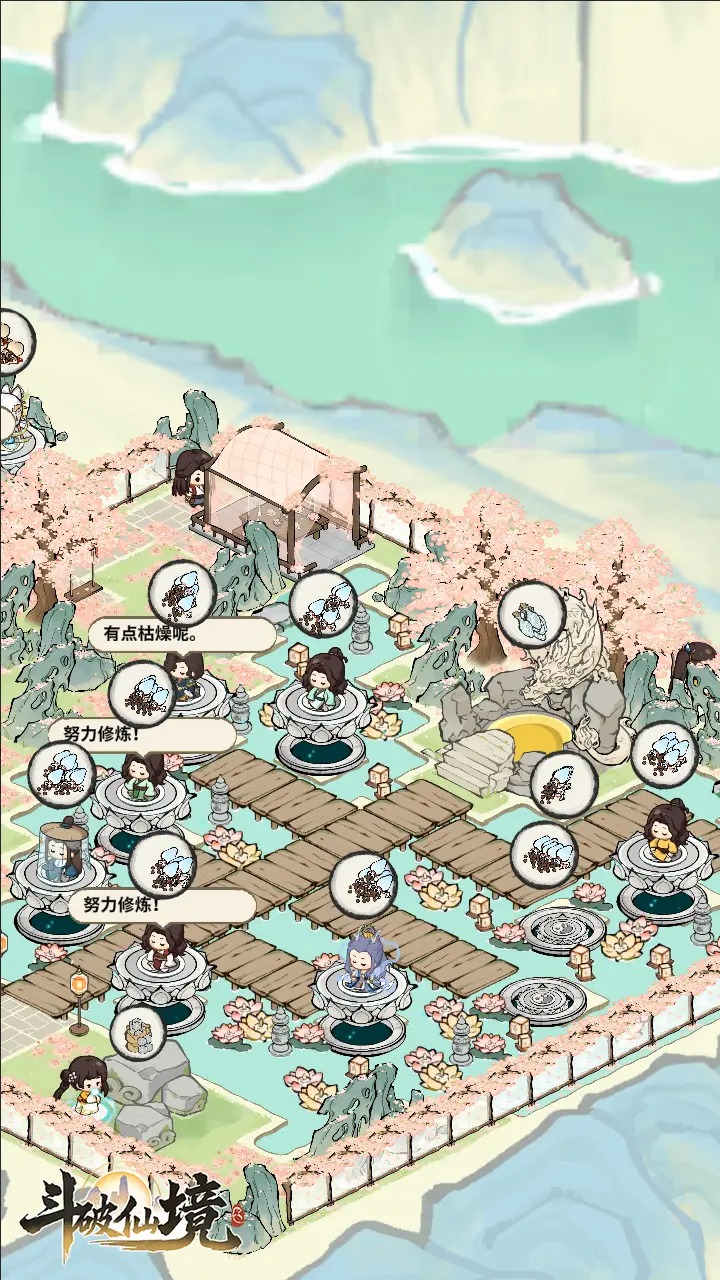Tap the bubble above the red-robed cultivator
Viewport: 720px width, 1280px height.
(x=162, y=864)
